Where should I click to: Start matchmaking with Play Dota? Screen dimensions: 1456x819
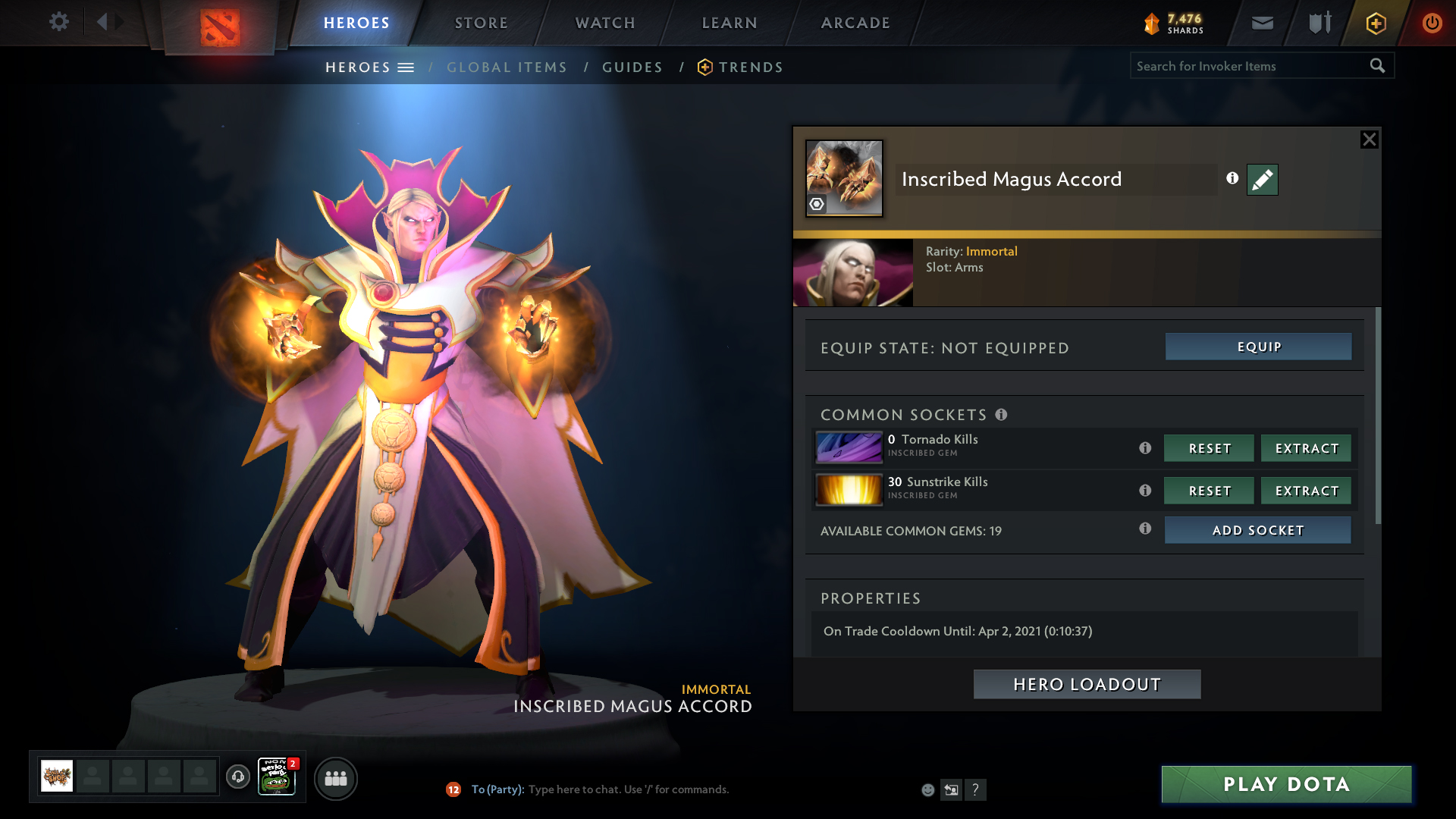click(1286, 784)
